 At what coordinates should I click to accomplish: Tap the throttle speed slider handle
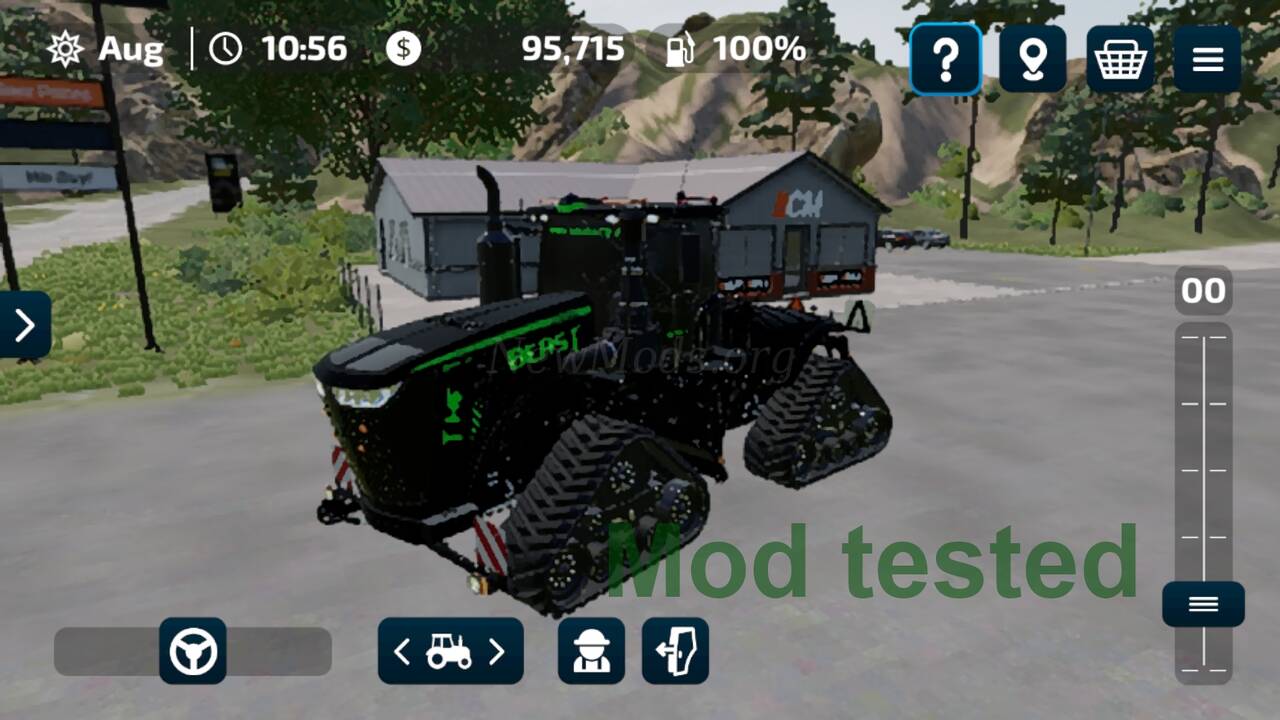[x=1203, y=604]
